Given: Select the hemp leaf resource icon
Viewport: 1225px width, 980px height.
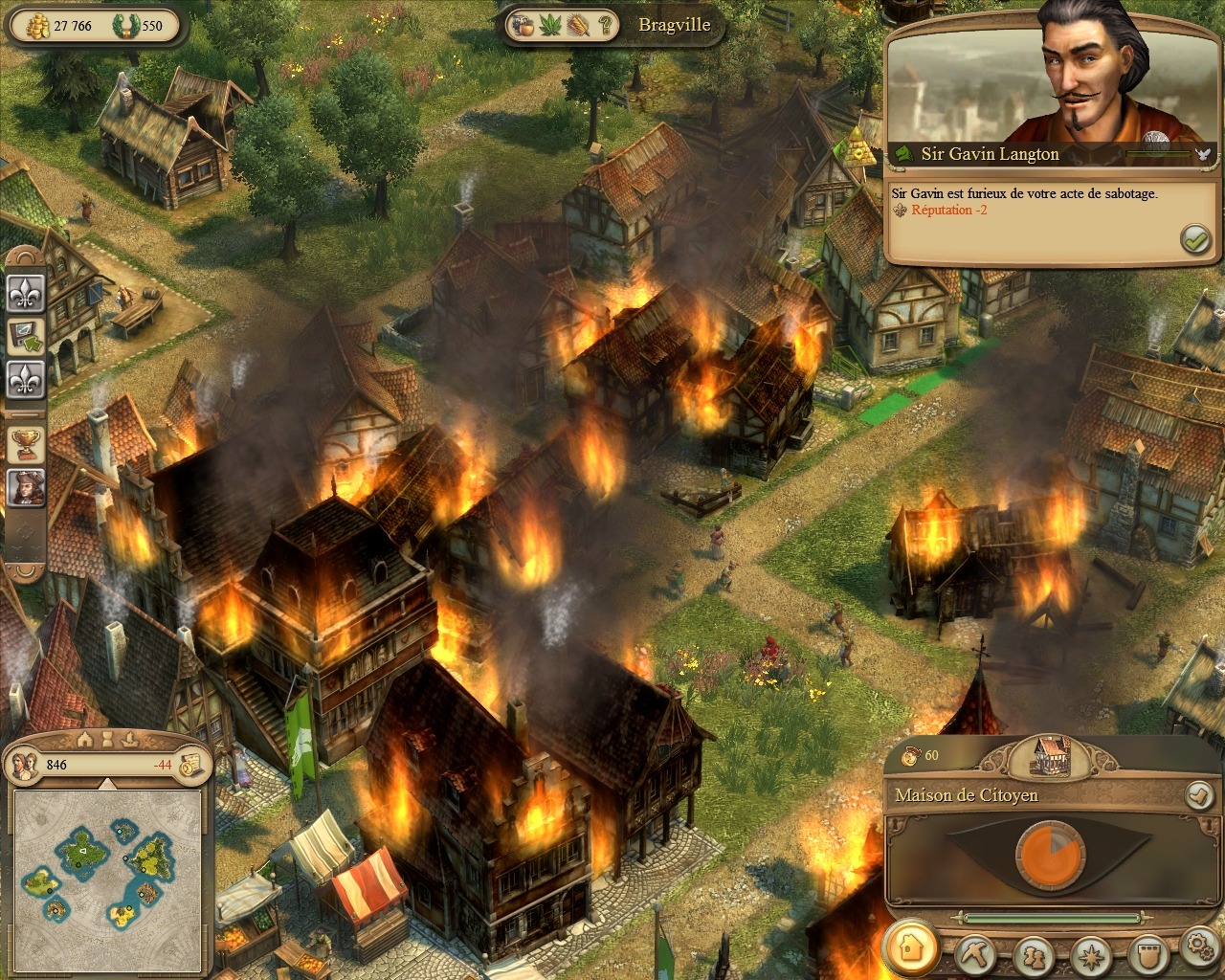Looking at the screenshot, I should (550, 26).
